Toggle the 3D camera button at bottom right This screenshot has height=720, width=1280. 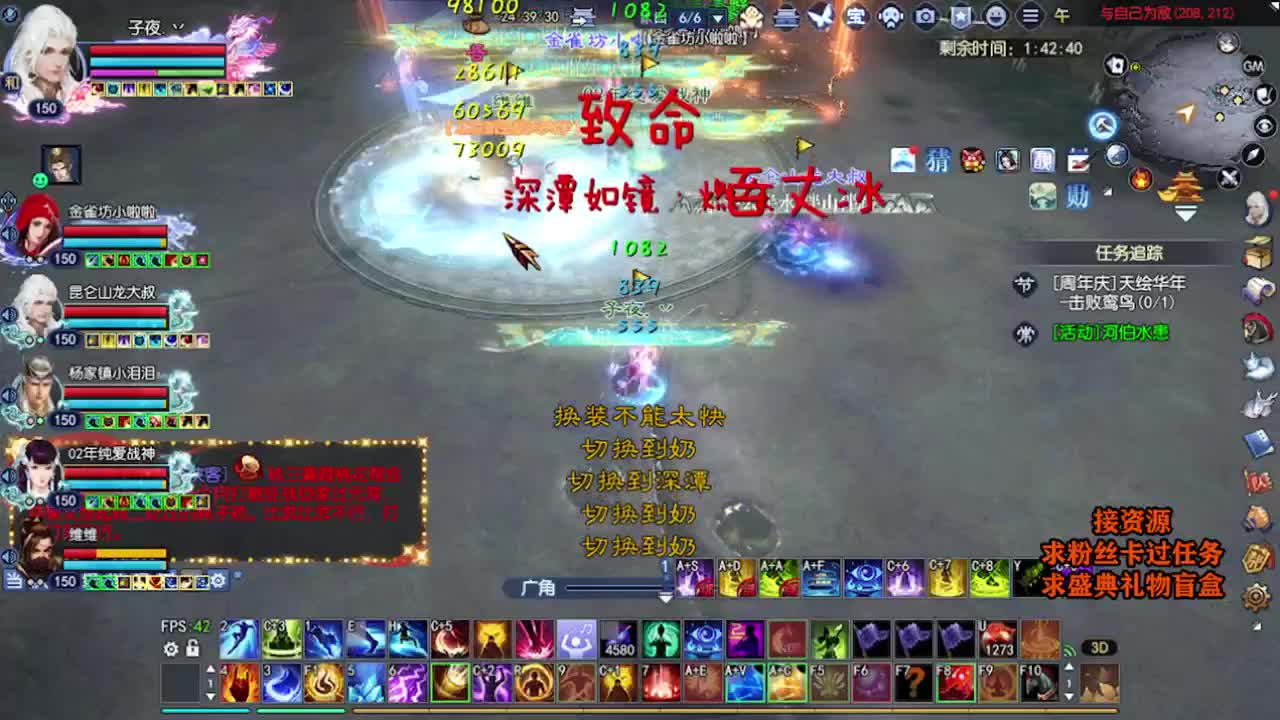[x=1100, y=648]
